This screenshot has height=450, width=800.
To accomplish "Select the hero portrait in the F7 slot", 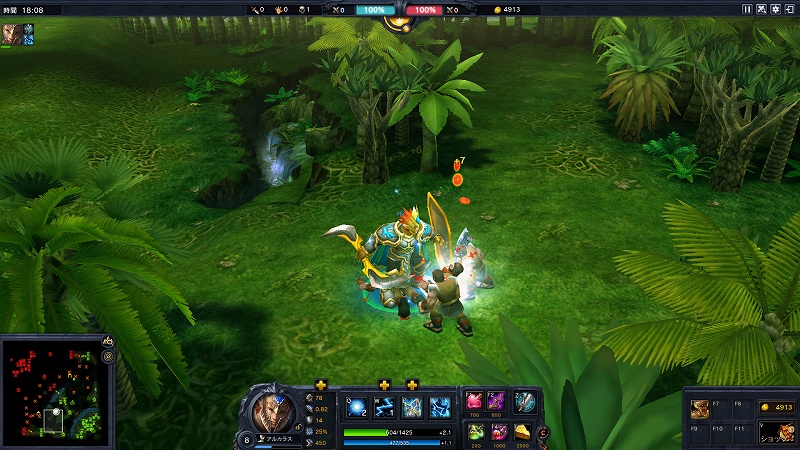I will [698, 408].
